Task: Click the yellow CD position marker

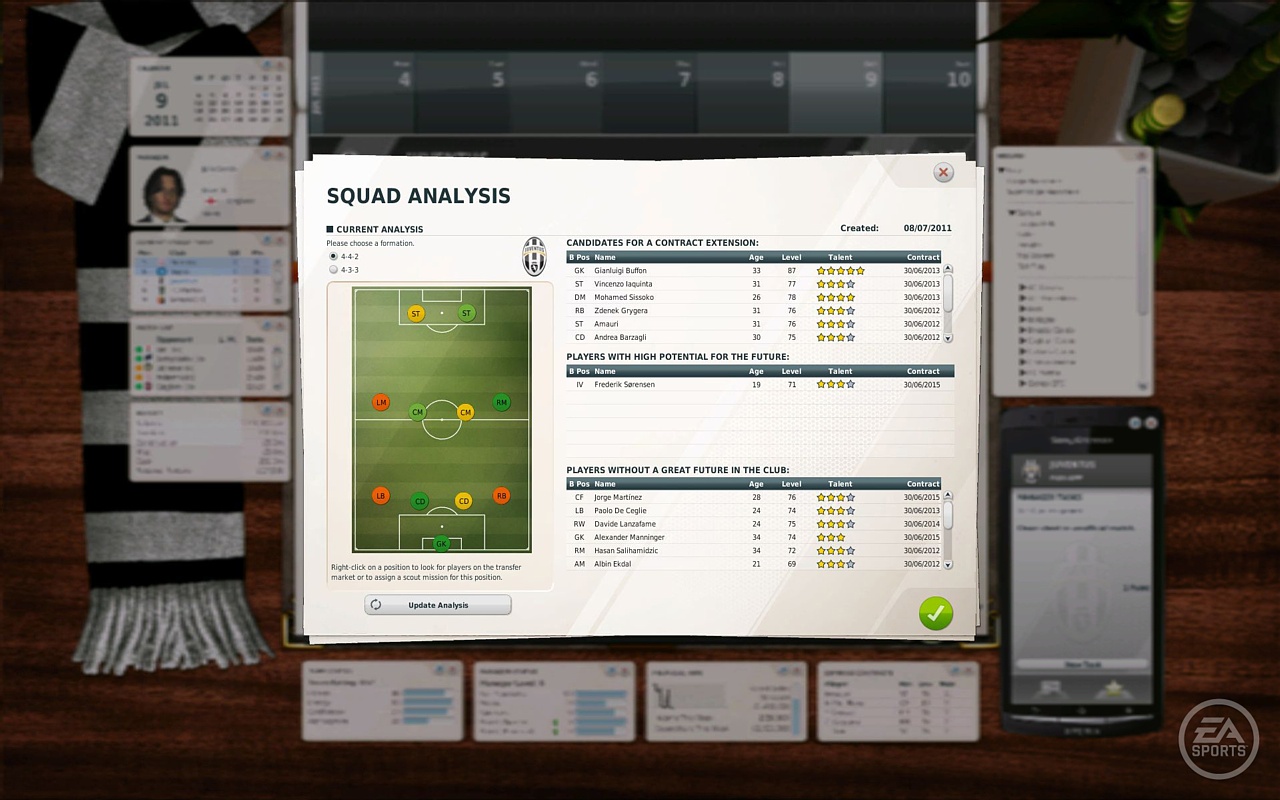Action: (463, 500)
